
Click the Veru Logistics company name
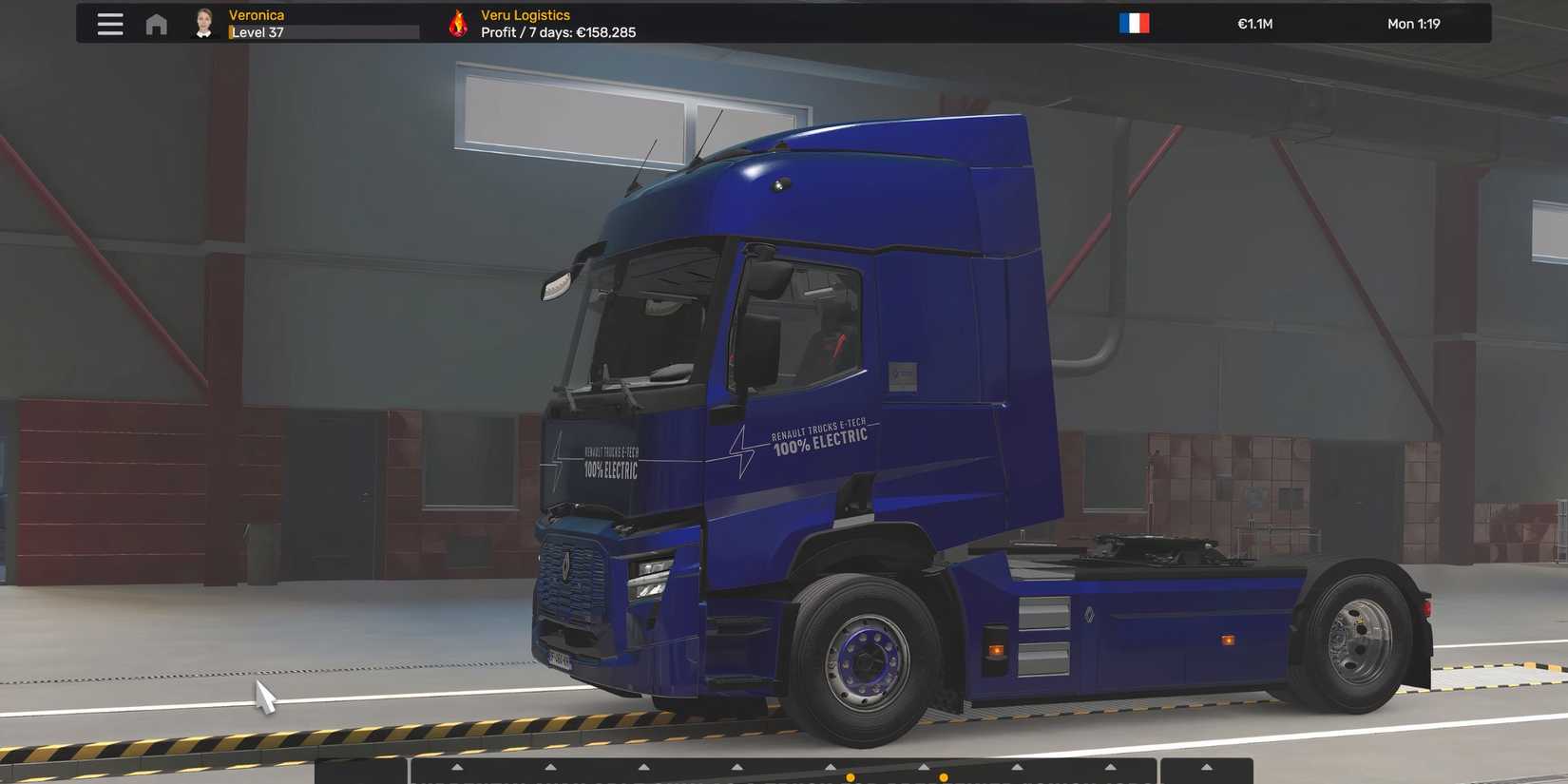tap(526, 14)
